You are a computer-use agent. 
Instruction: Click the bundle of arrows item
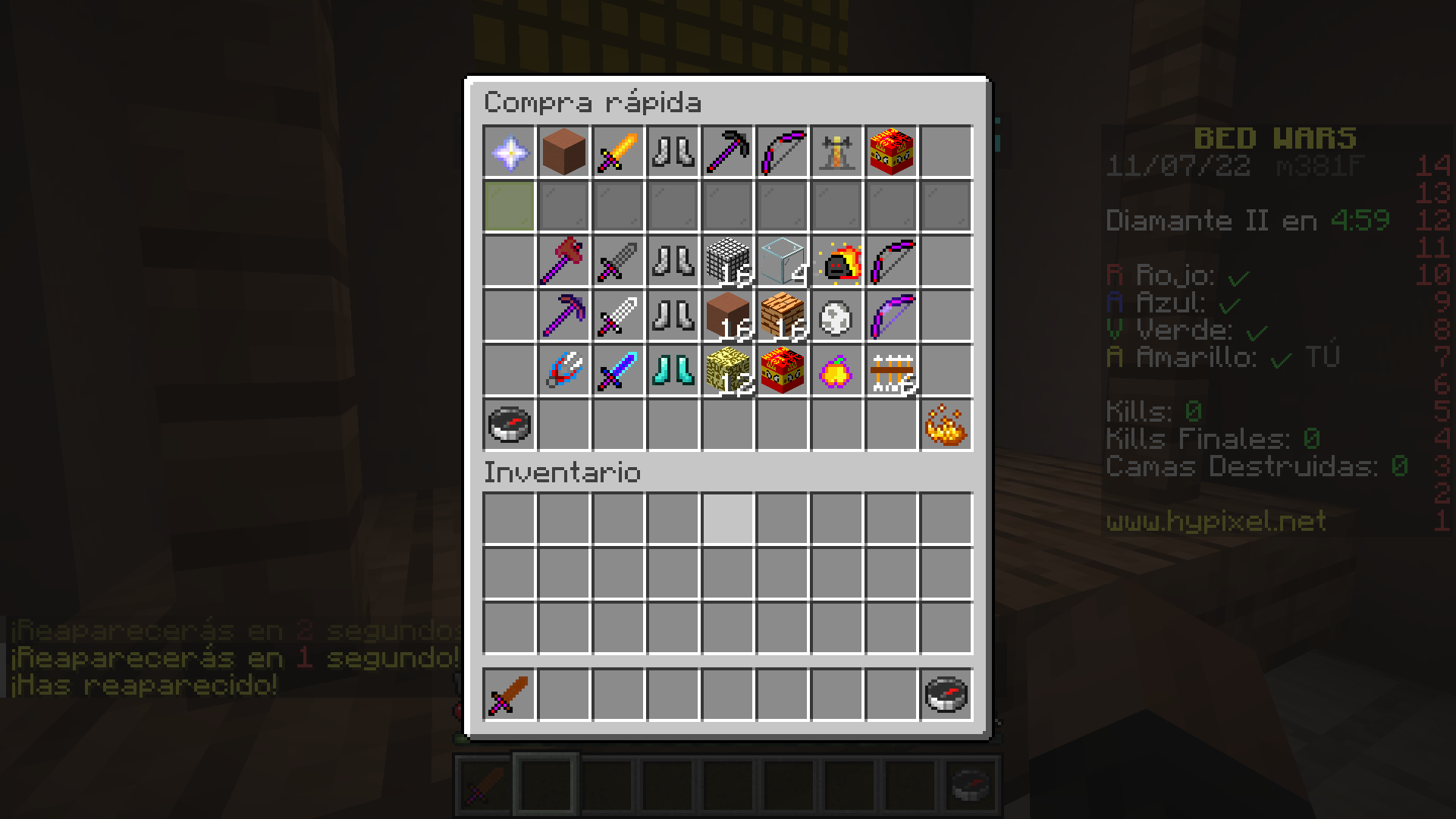pyautogui.click(x=892, y=372)
